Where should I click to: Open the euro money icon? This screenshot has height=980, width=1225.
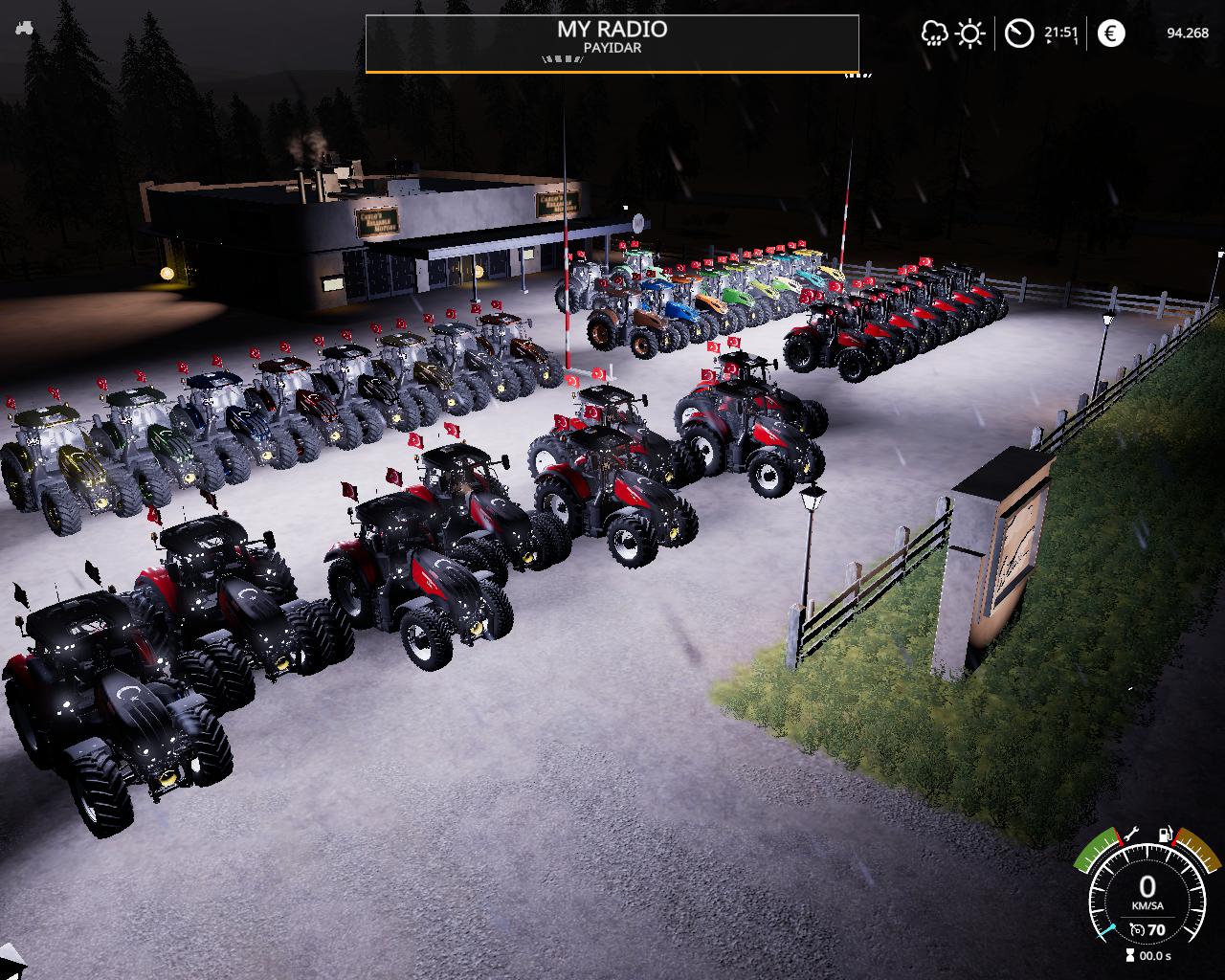[1111, 33]
